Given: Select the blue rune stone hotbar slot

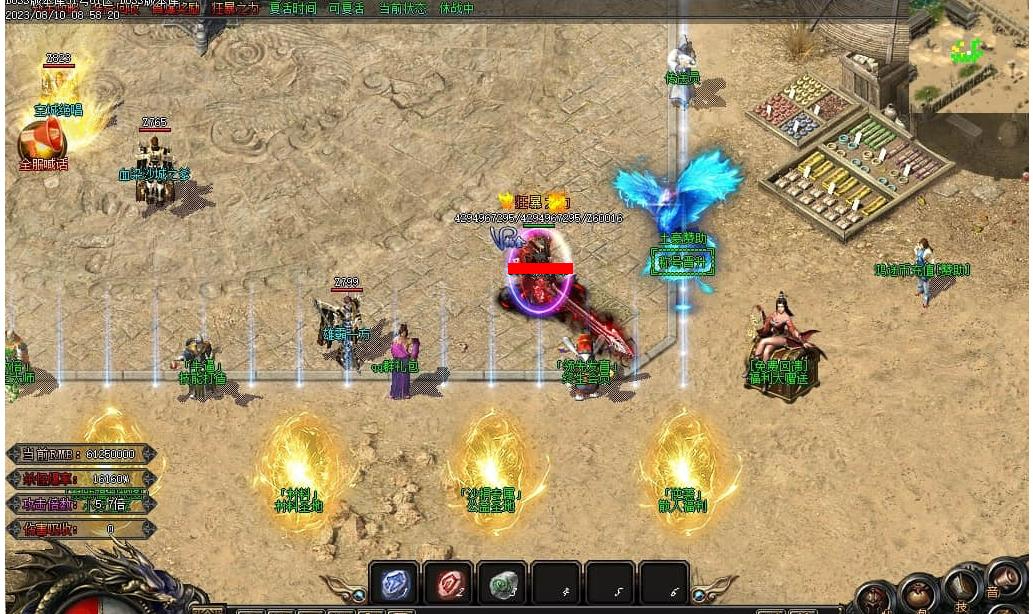Looking at the screenshot, I should 394,584.
